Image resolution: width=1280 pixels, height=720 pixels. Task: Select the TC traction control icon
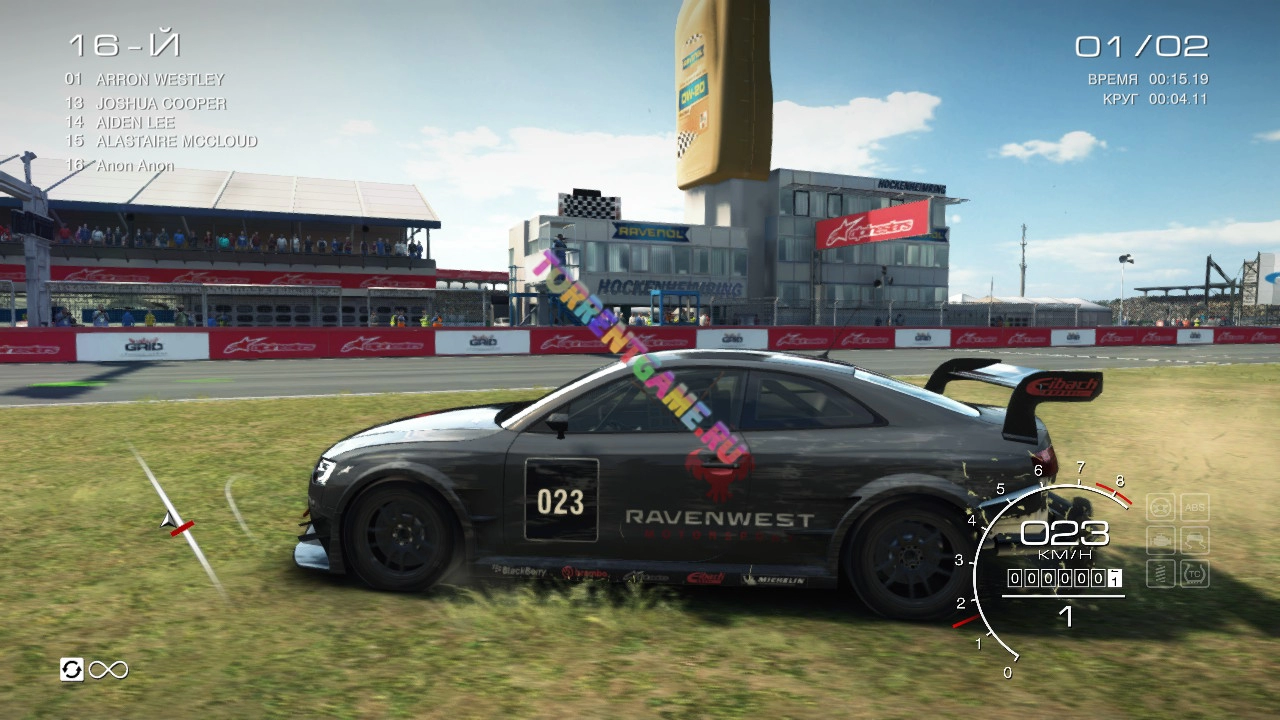1195,574
